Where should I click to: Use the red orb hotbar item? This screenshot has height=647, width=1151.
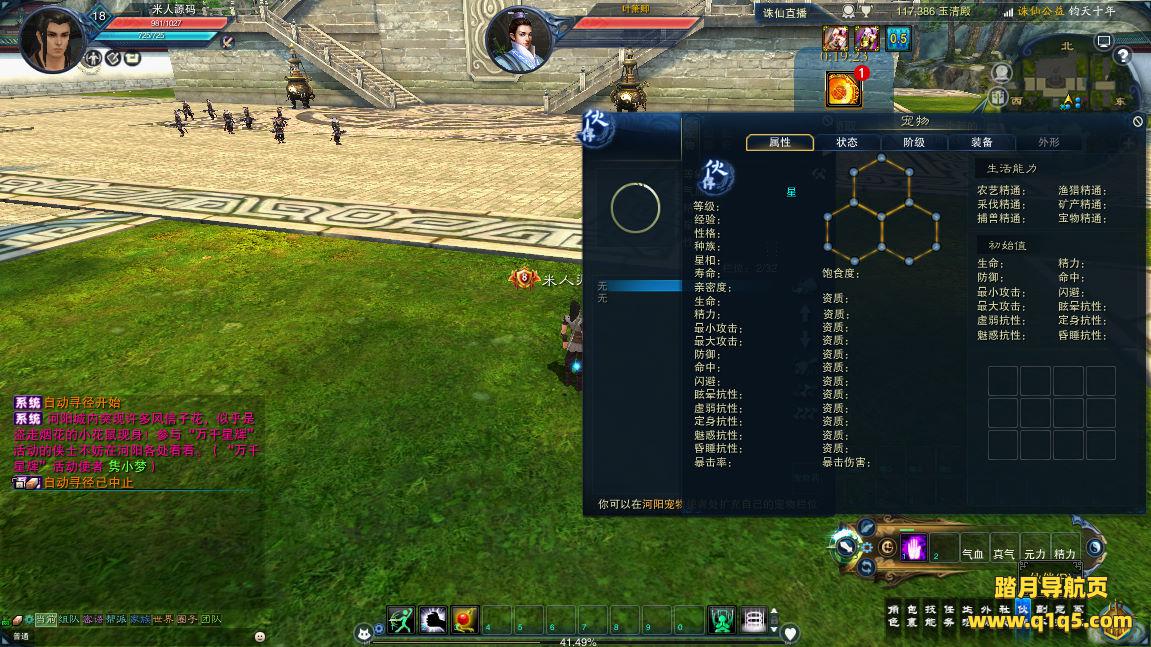coord(465,620)
